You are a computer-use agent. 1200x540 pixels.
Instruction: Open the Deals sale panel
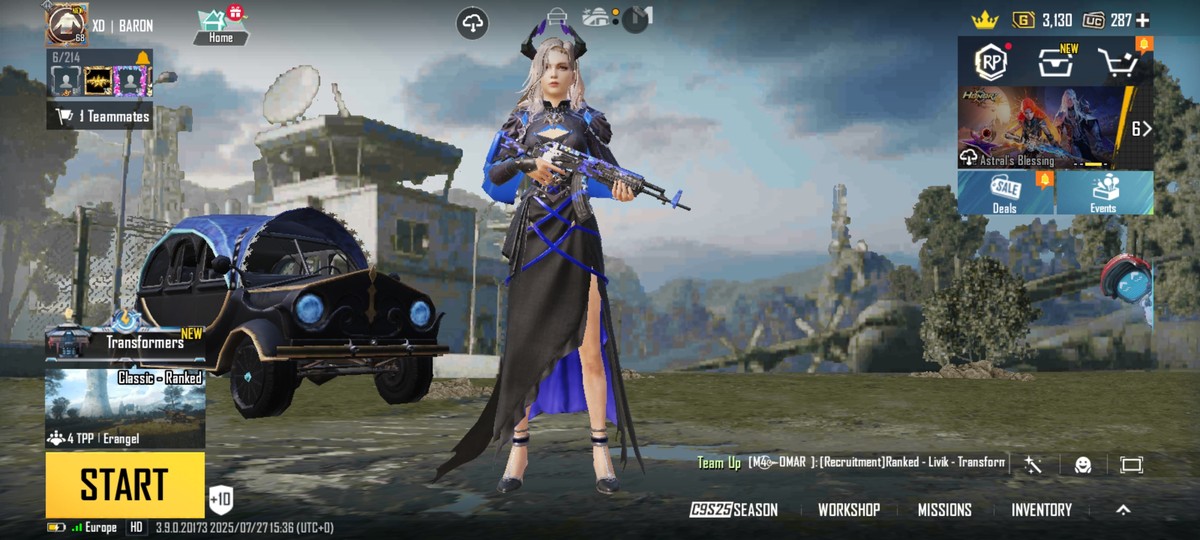pyautogui.click(x=1005, y=193)
